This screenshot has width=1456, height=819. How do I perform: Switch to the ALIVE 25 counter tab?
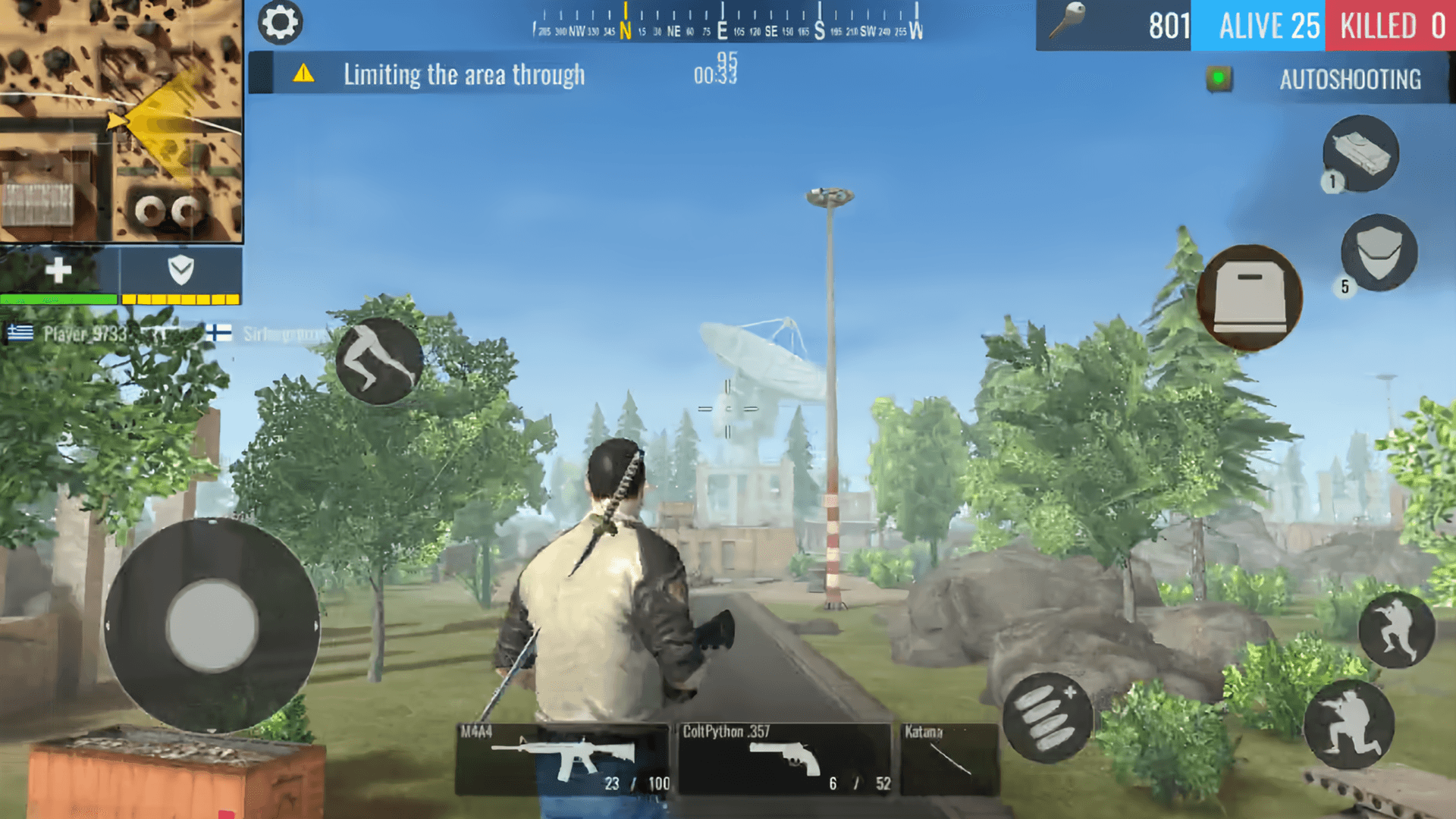coord(1258,27)
